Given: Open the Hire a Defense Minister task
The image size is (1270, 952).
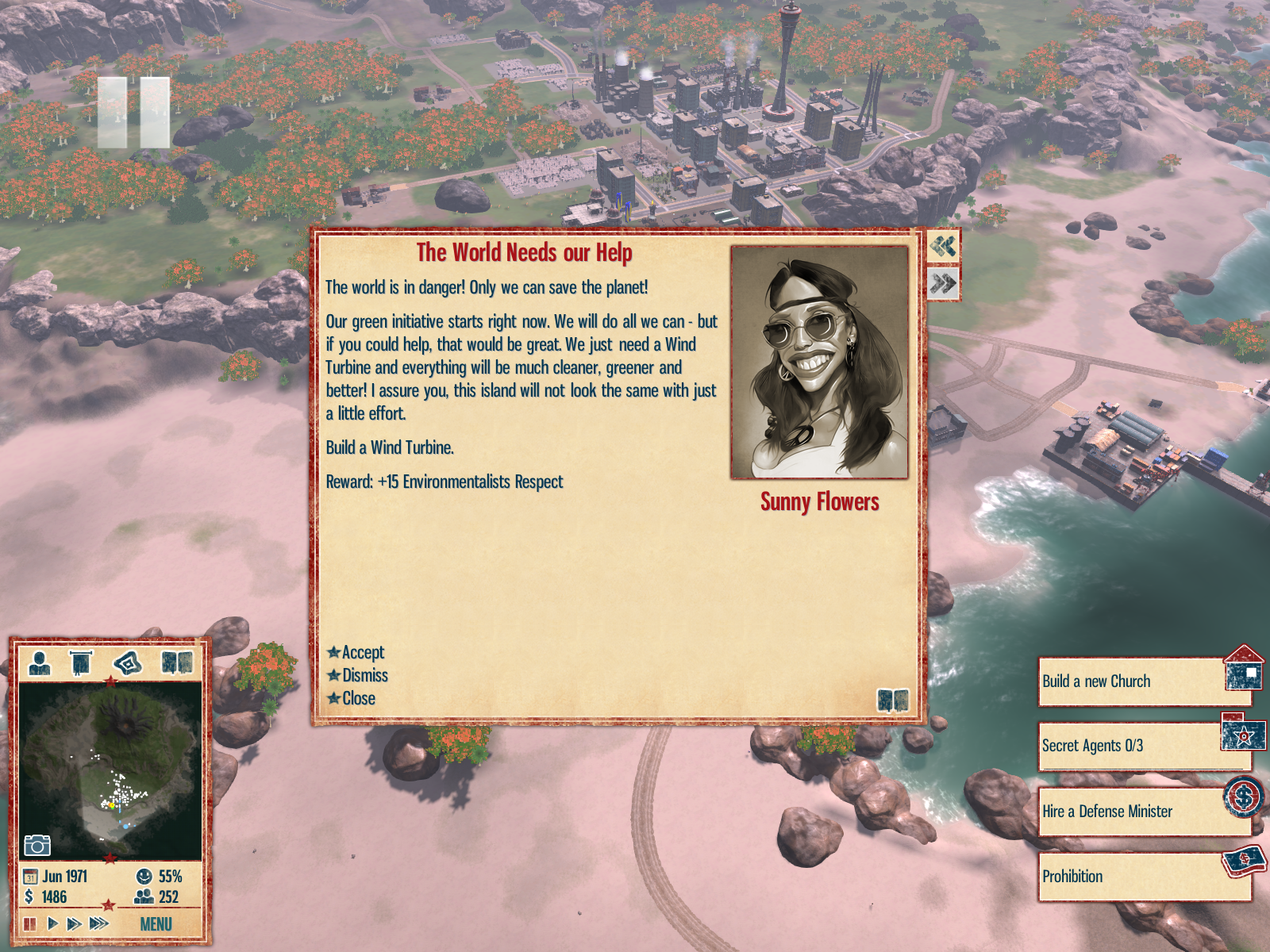Looking at the screenshot, I should pyautogui.click(x=1131, y=812).
